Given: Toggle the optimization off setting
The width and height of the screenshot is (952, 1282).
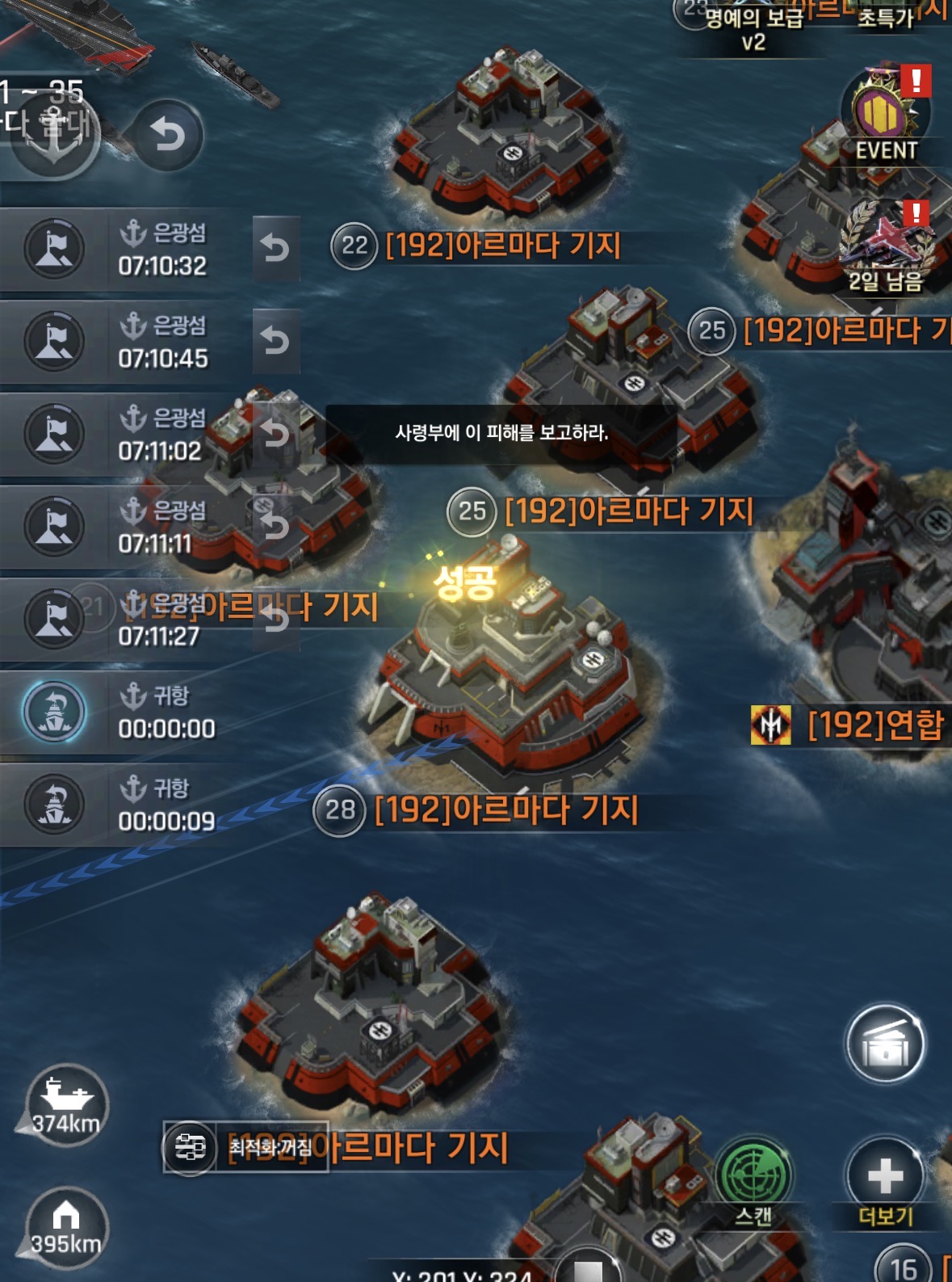Looking at the screenshot, I should 246,1146.
